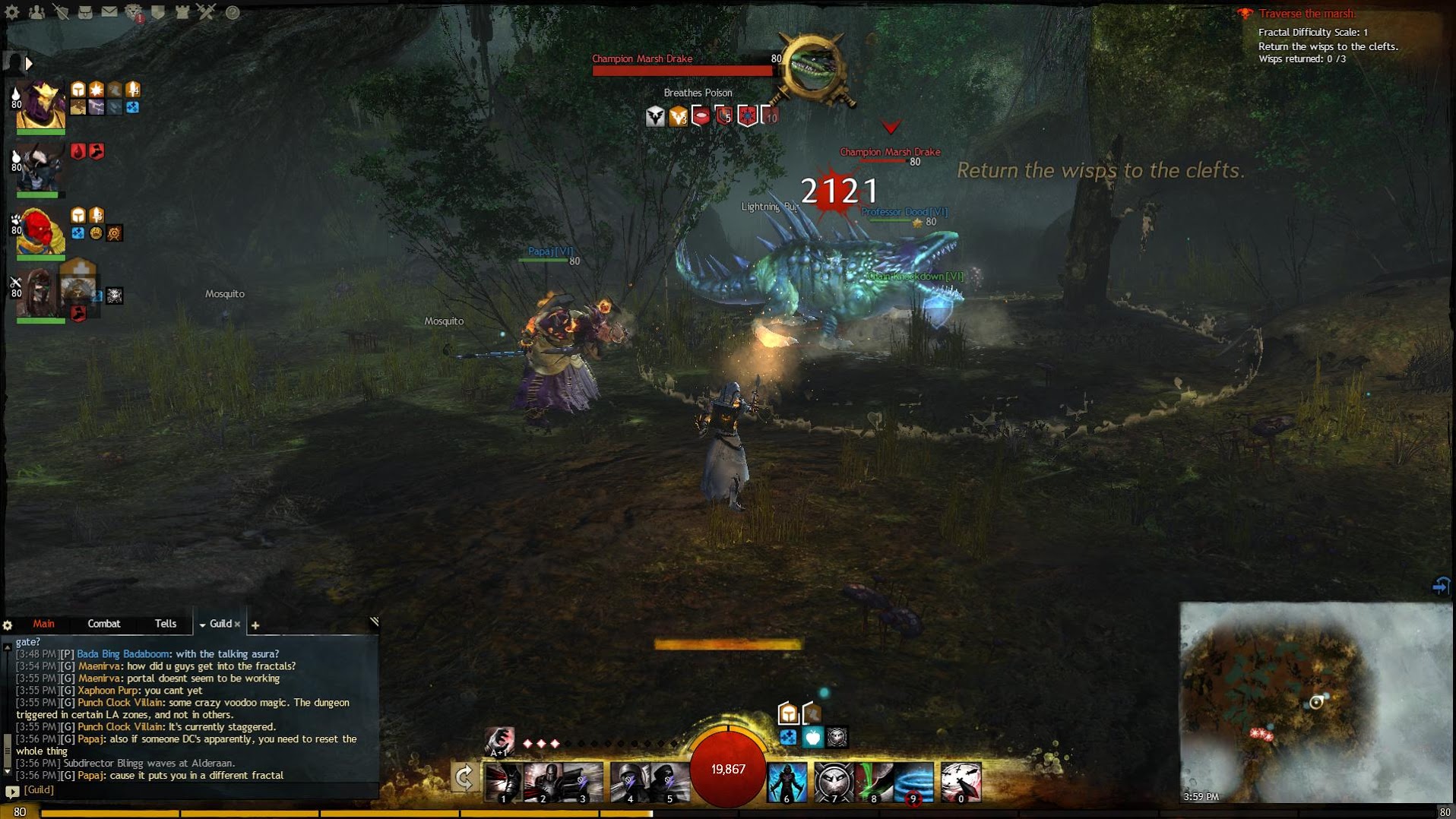Click the minimap
The image size is (1456, 819).
click(1315, 703)
